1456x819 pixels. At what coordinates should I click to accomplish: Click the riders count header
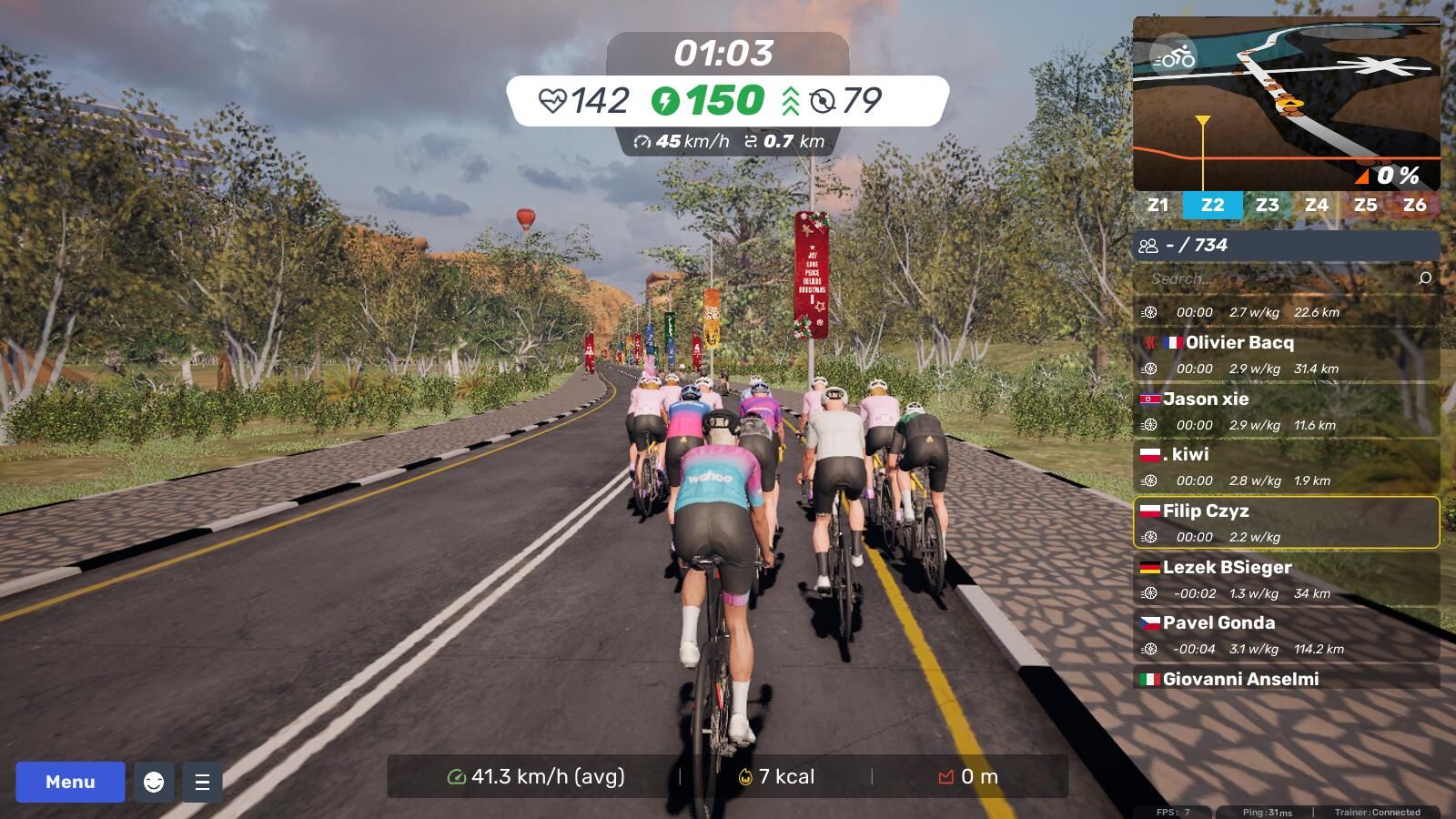coord(1287,245)
